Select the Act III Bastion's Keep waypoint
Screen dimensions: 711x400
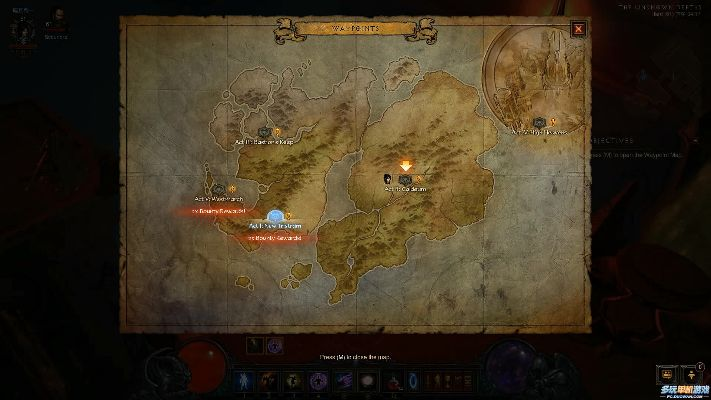265,133
